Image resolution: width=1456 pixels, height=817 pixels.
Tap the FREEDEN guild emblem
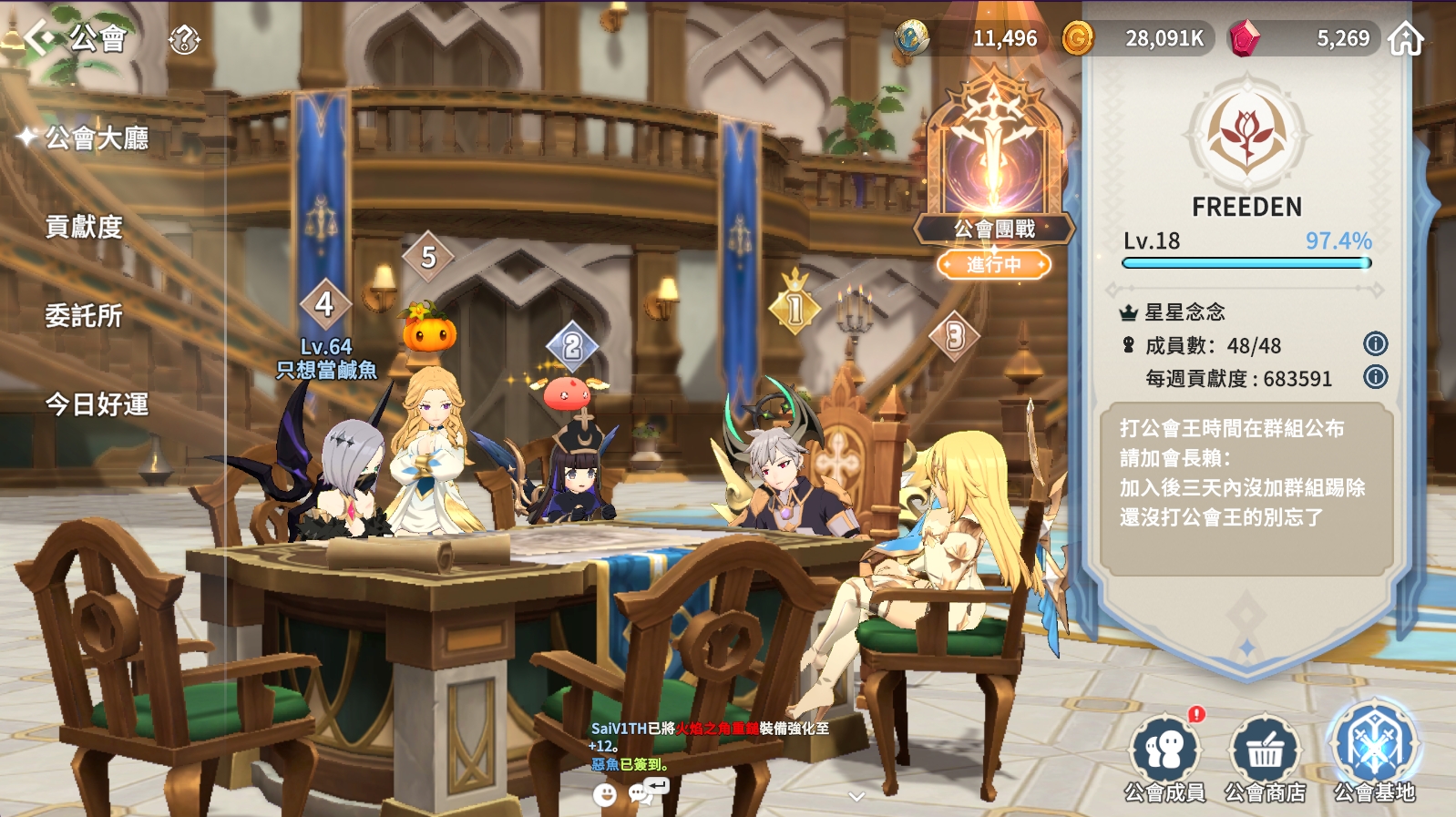1246,134
